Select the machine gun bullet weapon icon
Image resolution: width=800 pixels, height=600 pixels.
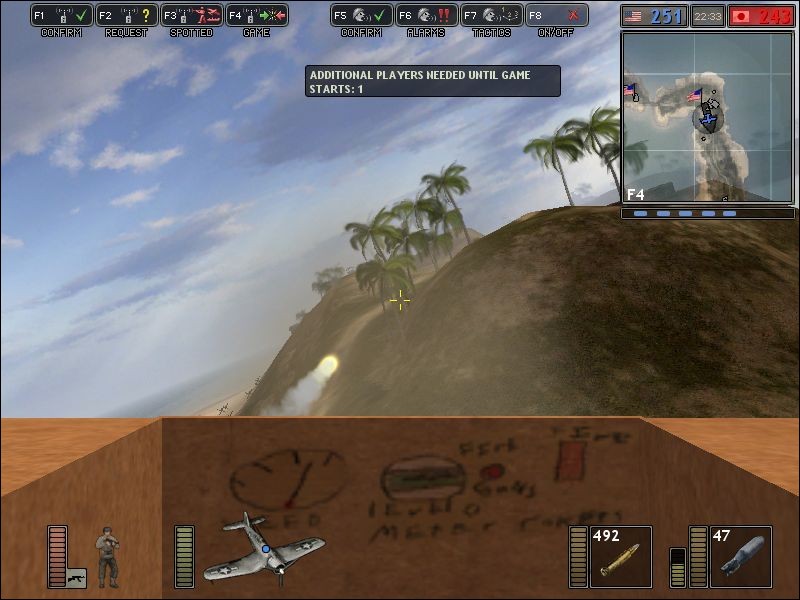coord(620,557)
